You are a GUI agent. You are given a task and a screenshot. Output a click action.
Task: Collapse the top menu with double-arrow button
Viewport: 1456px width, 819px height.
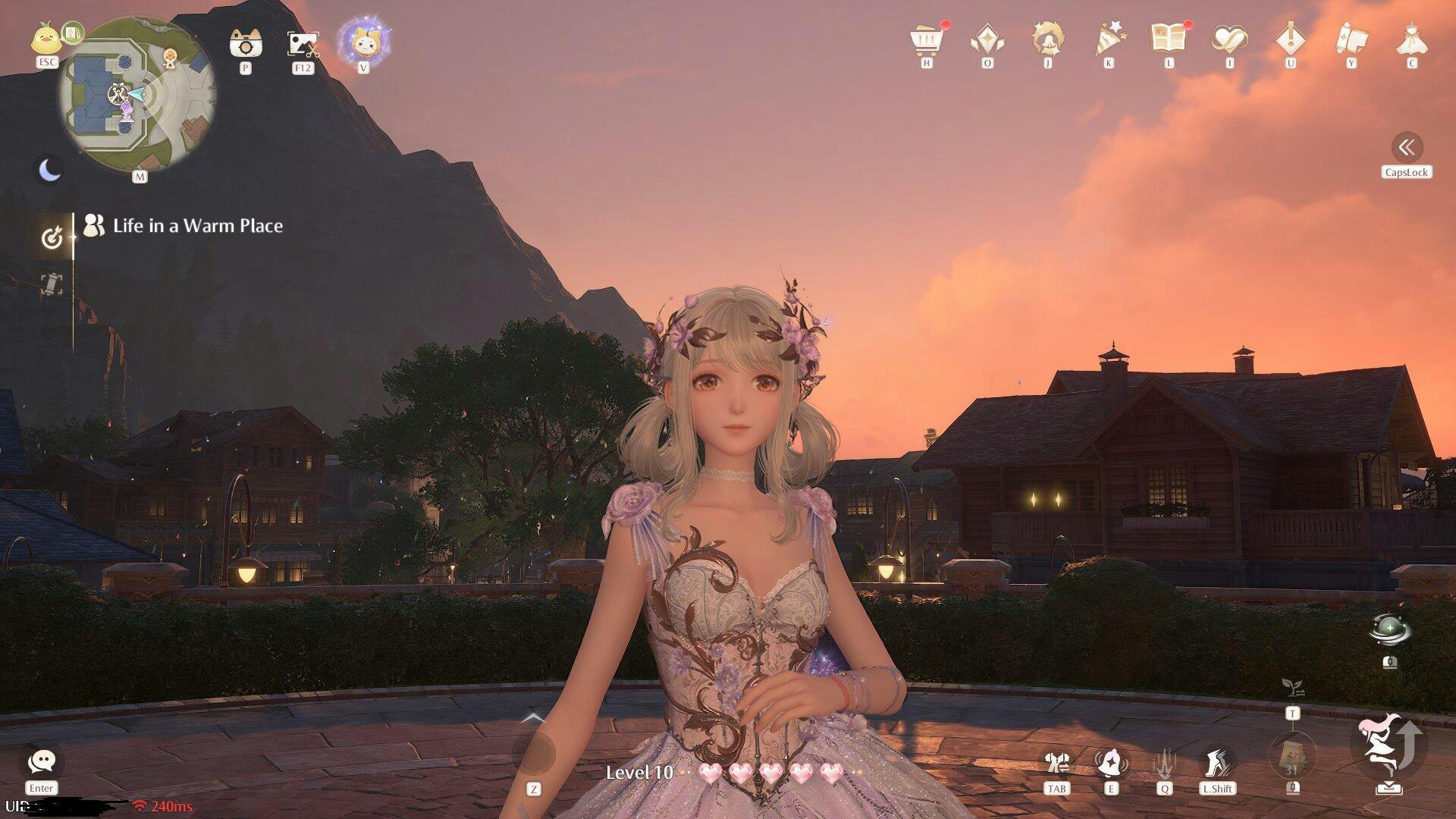point(1407,147)
